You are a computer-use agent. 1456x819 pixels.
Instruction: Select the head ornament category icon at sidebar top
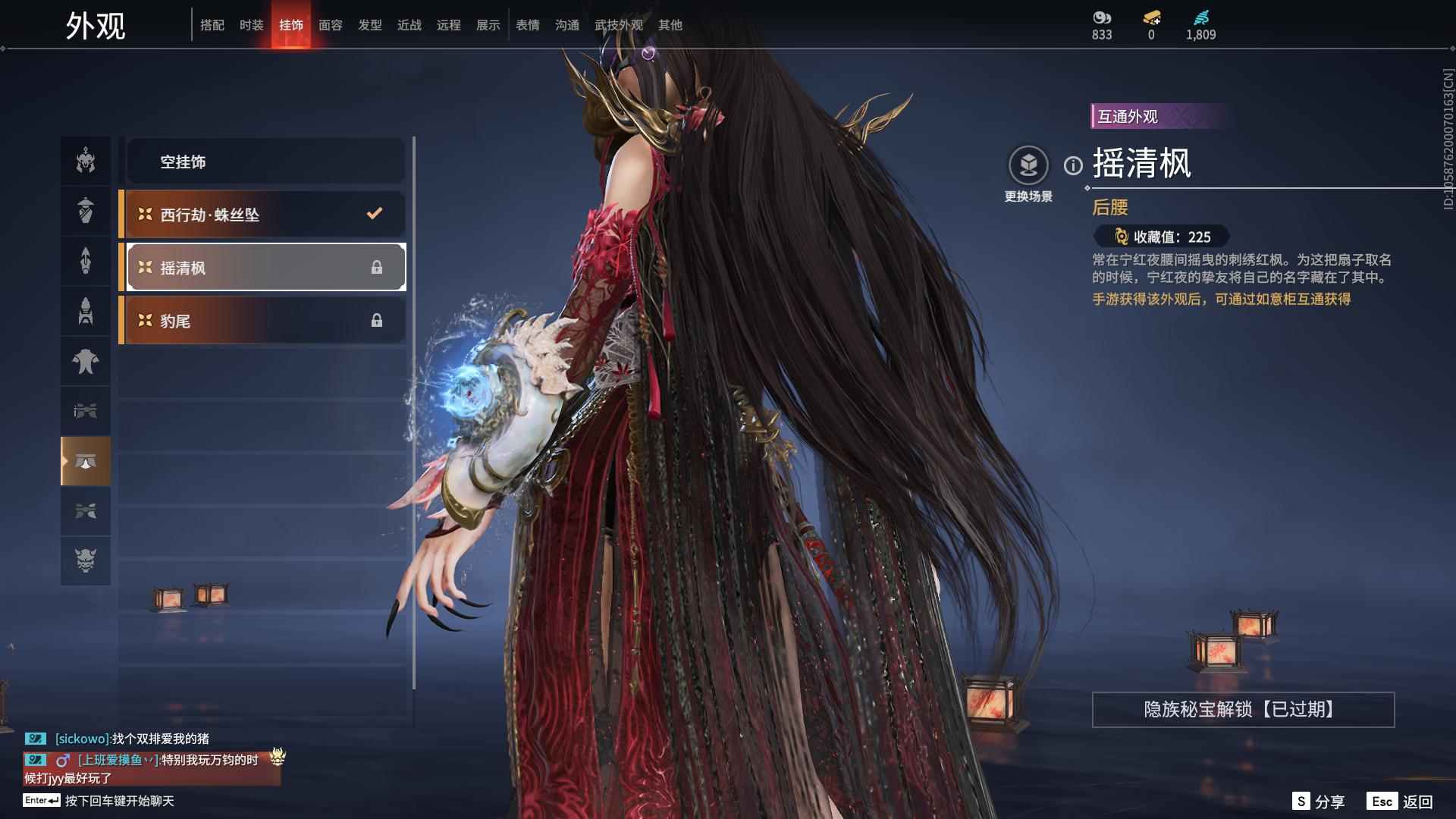(x=86, y=160)
